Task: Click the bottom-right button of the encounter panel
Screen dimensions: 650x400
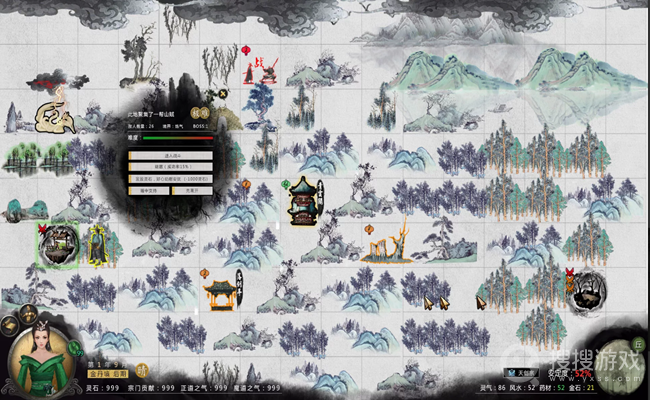Action: (x=191, y=189)
